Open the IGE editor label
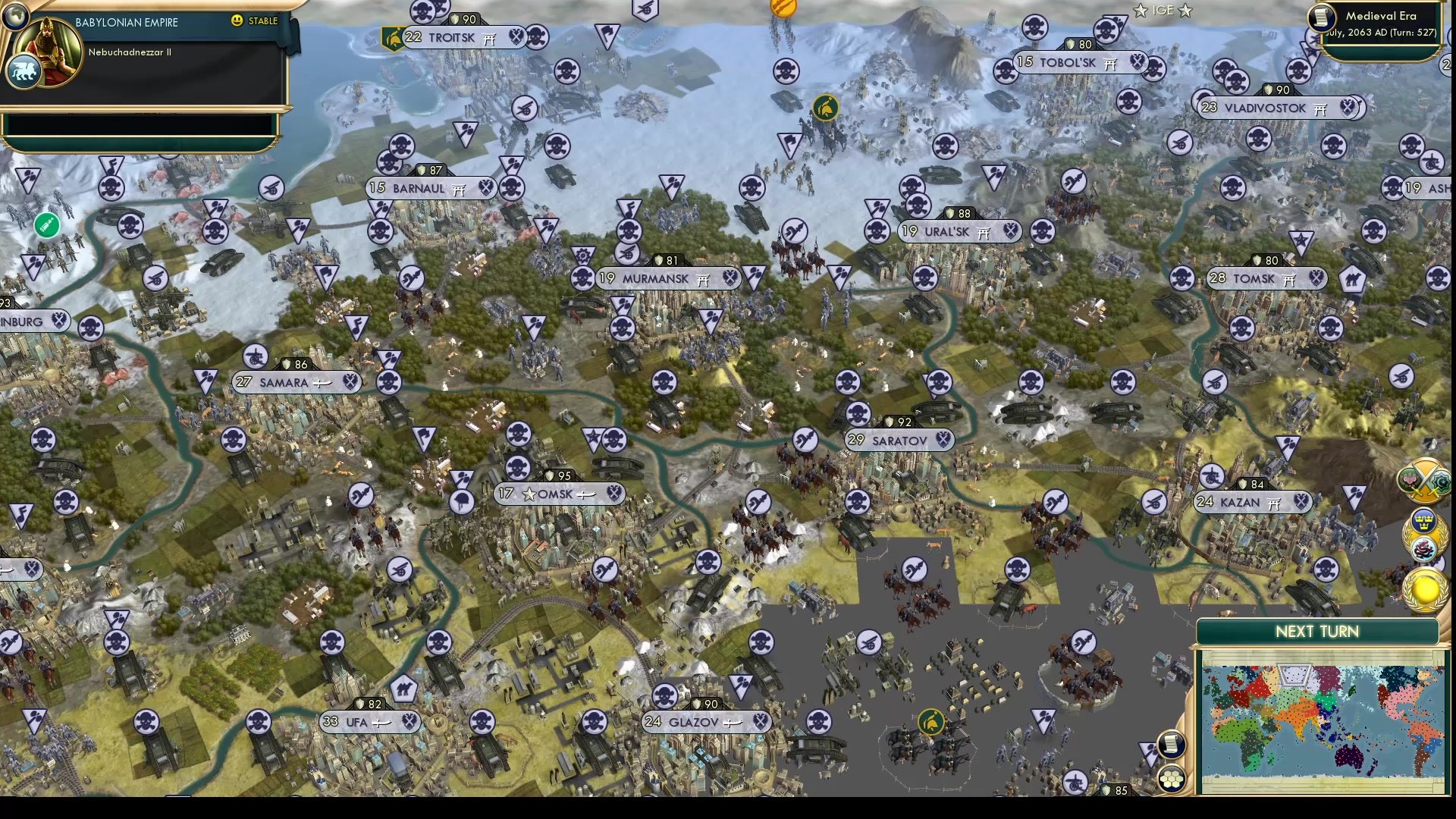Viewport: 1456px width, 819px height. pos(1163,11)
